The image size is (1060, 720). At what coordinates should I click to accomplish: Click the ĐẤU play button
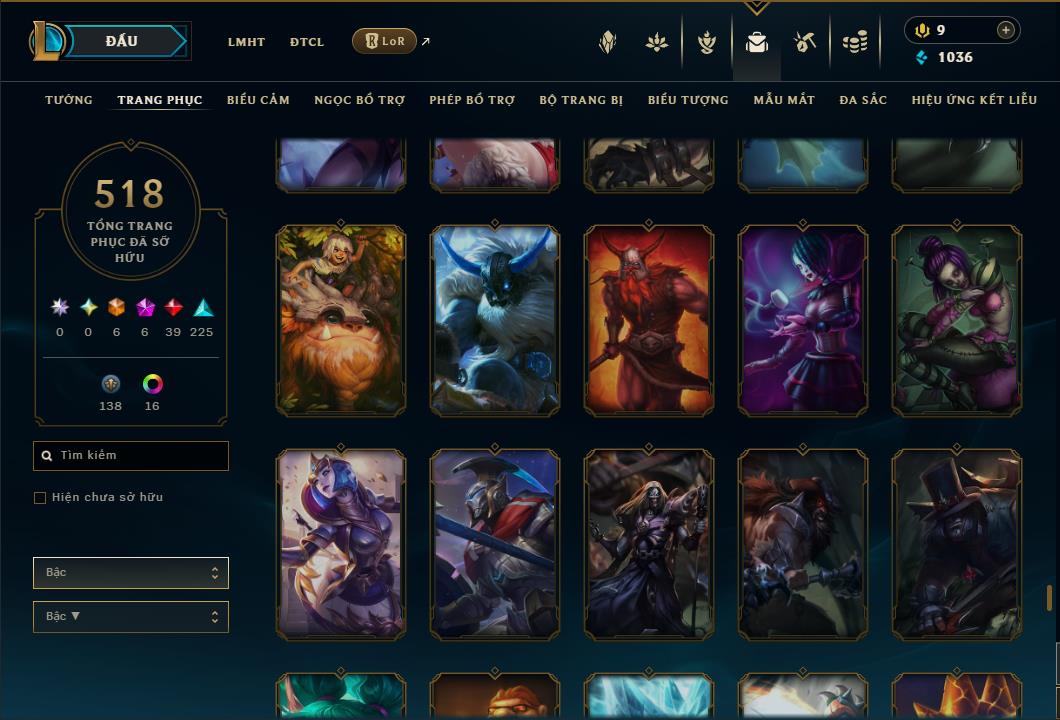122,41
